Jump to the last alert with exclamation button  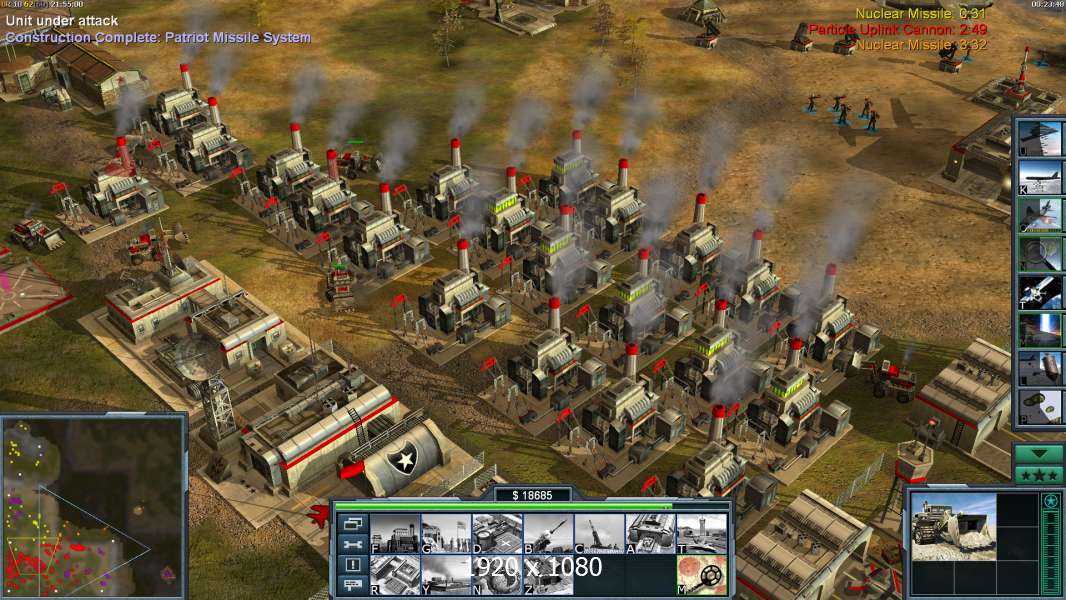tap(353, 565)
